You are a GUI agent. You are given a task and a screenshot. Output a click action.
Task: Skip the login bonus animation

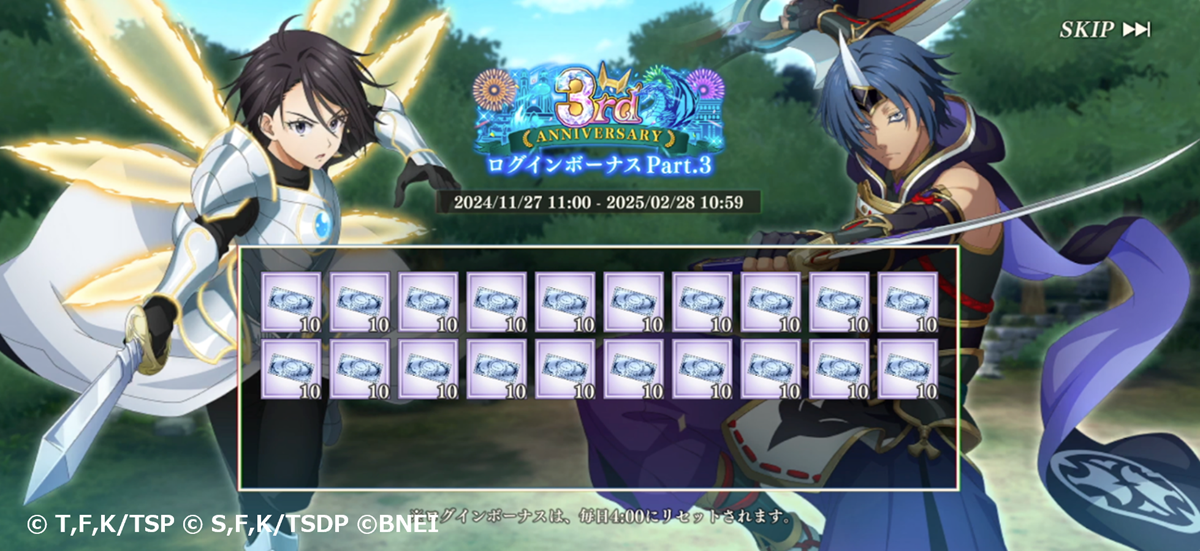tap(1104, 30)
